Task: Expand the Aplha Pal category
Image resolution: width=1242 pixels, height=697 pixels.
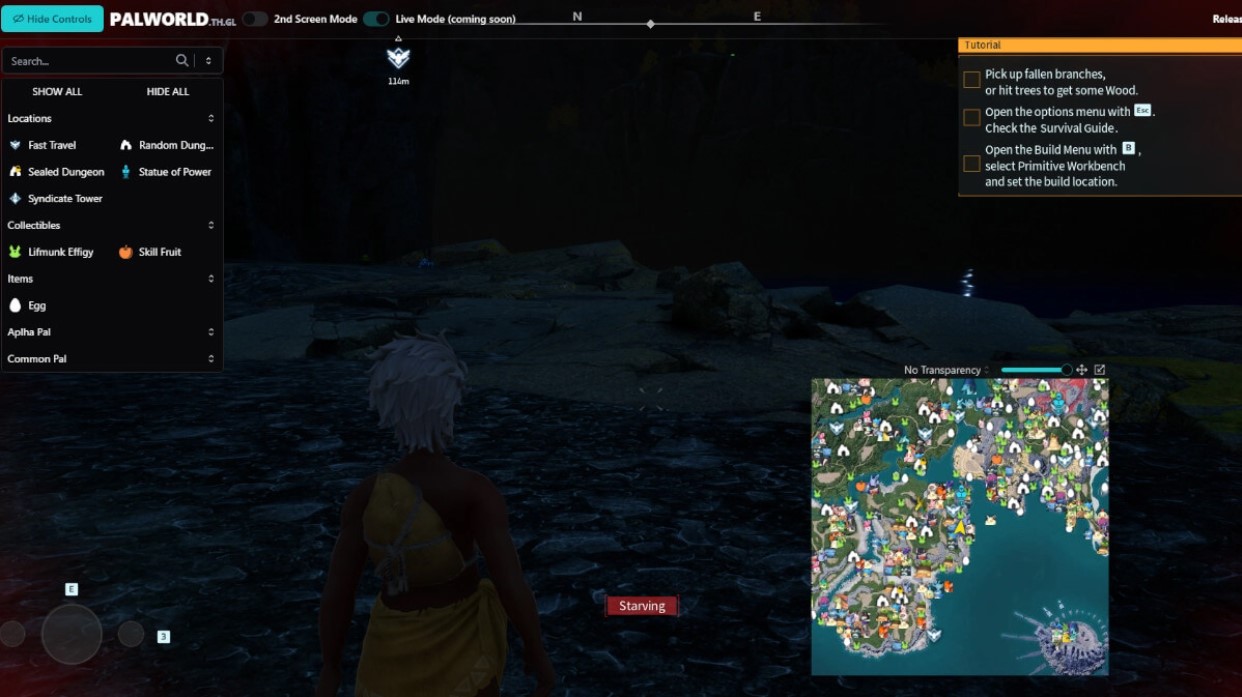Action: [111, 332]
